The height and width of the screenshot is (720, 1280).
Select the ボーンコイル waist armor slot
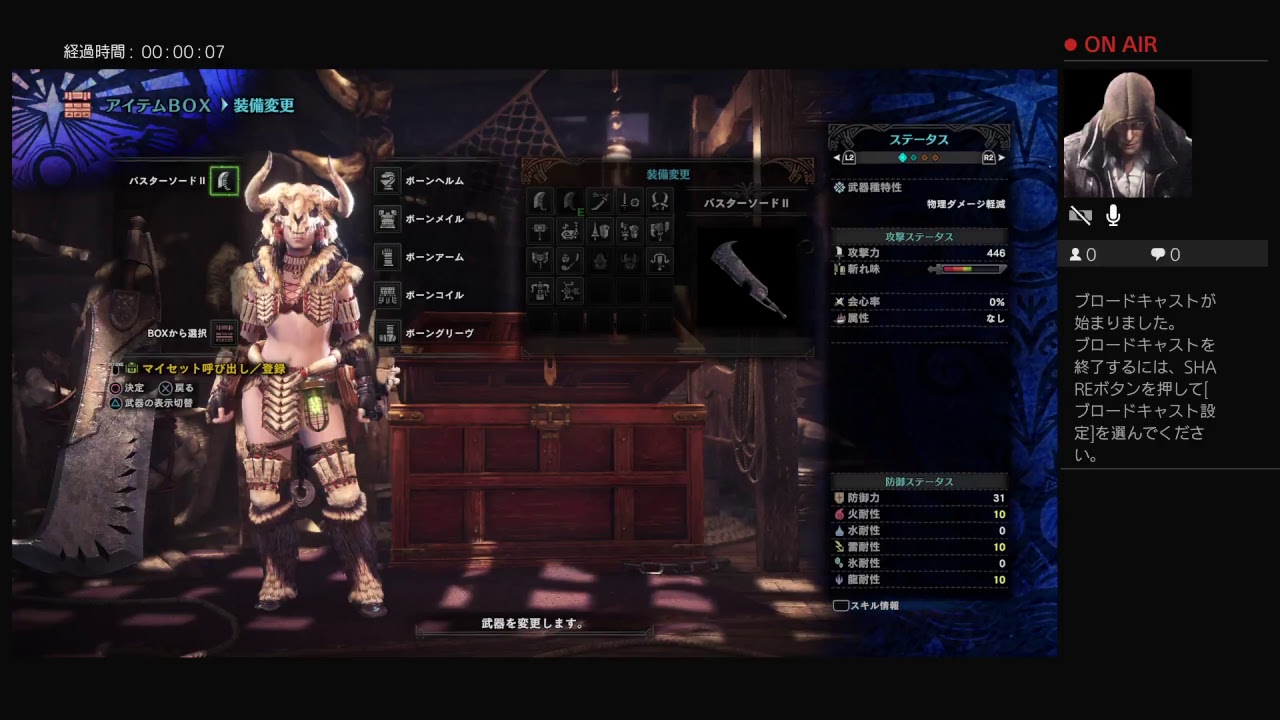(388, 295)
